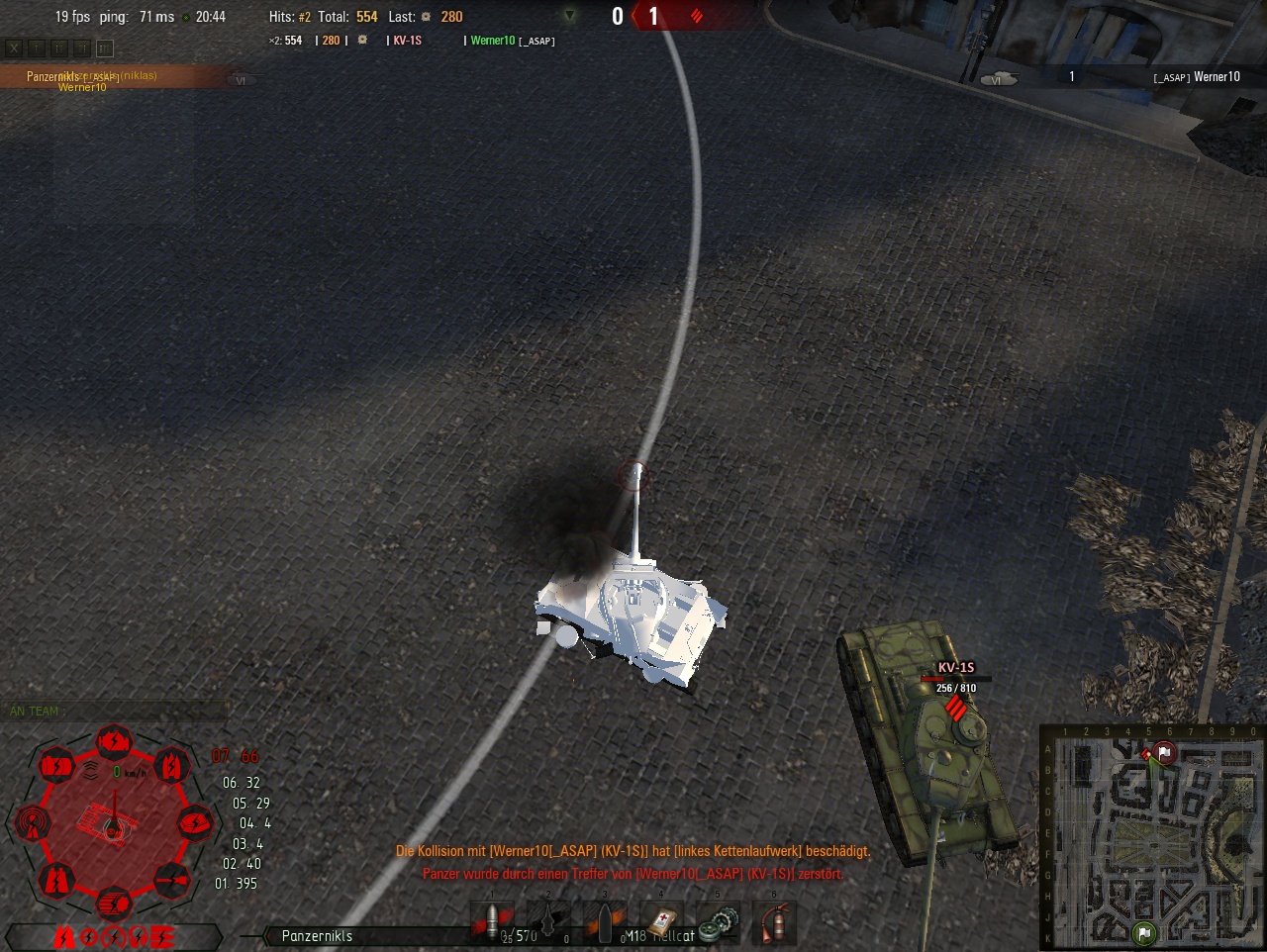Hide the player panel with X button
Screen dimensions: 1267x952
pos(14,48)
